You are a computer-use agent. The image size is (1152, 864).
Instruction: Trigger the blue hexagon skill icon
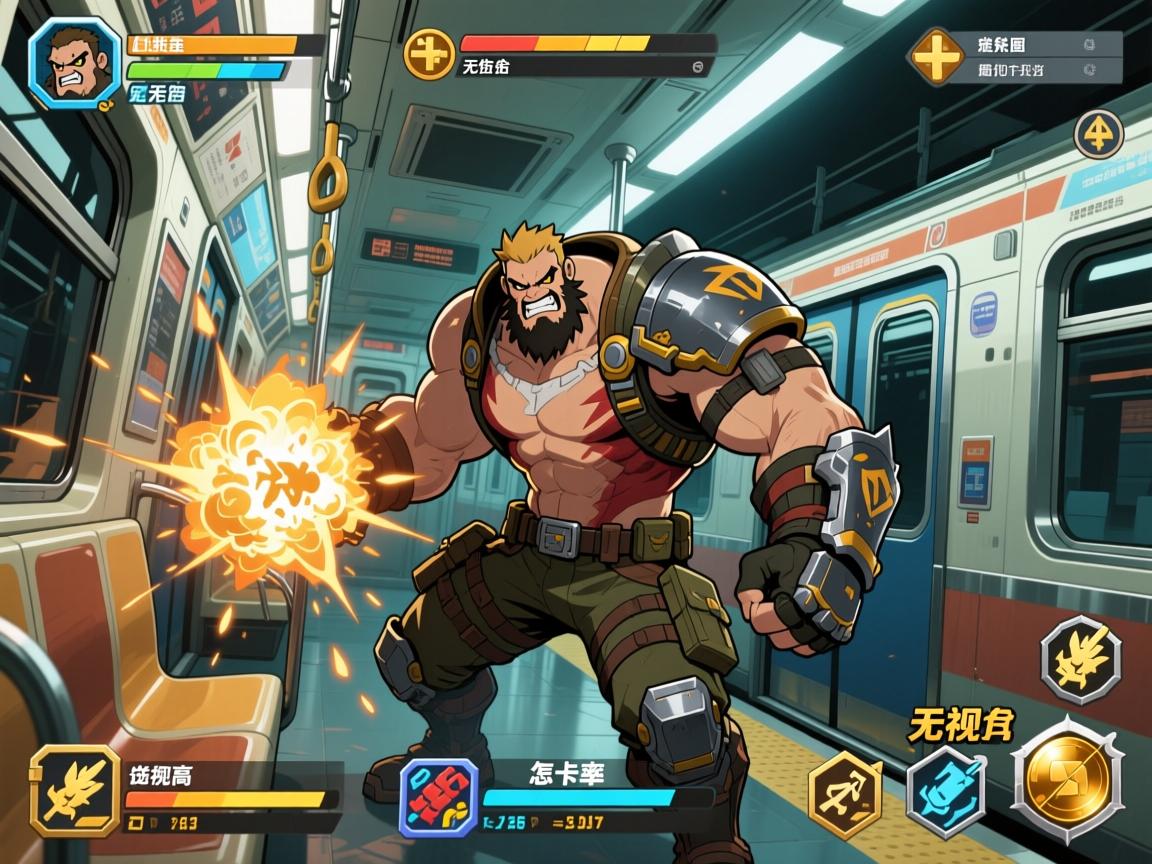pos(946,791)
